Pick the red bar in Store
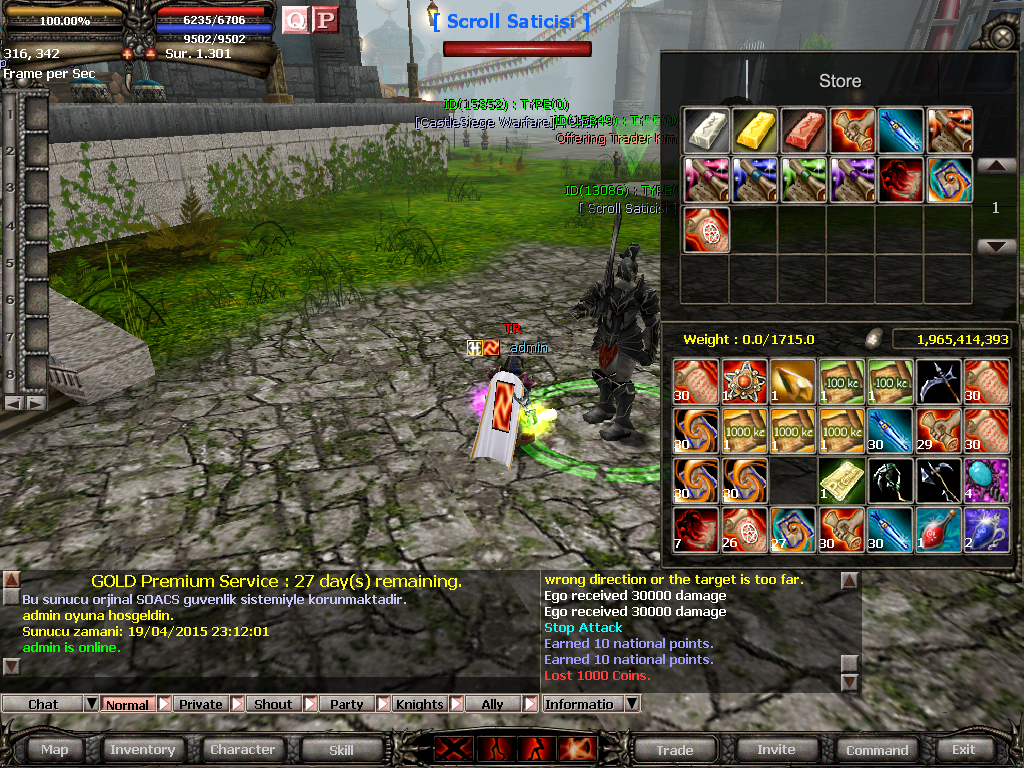Viewport: 1024px width, 768px height. tap(804, 131)
